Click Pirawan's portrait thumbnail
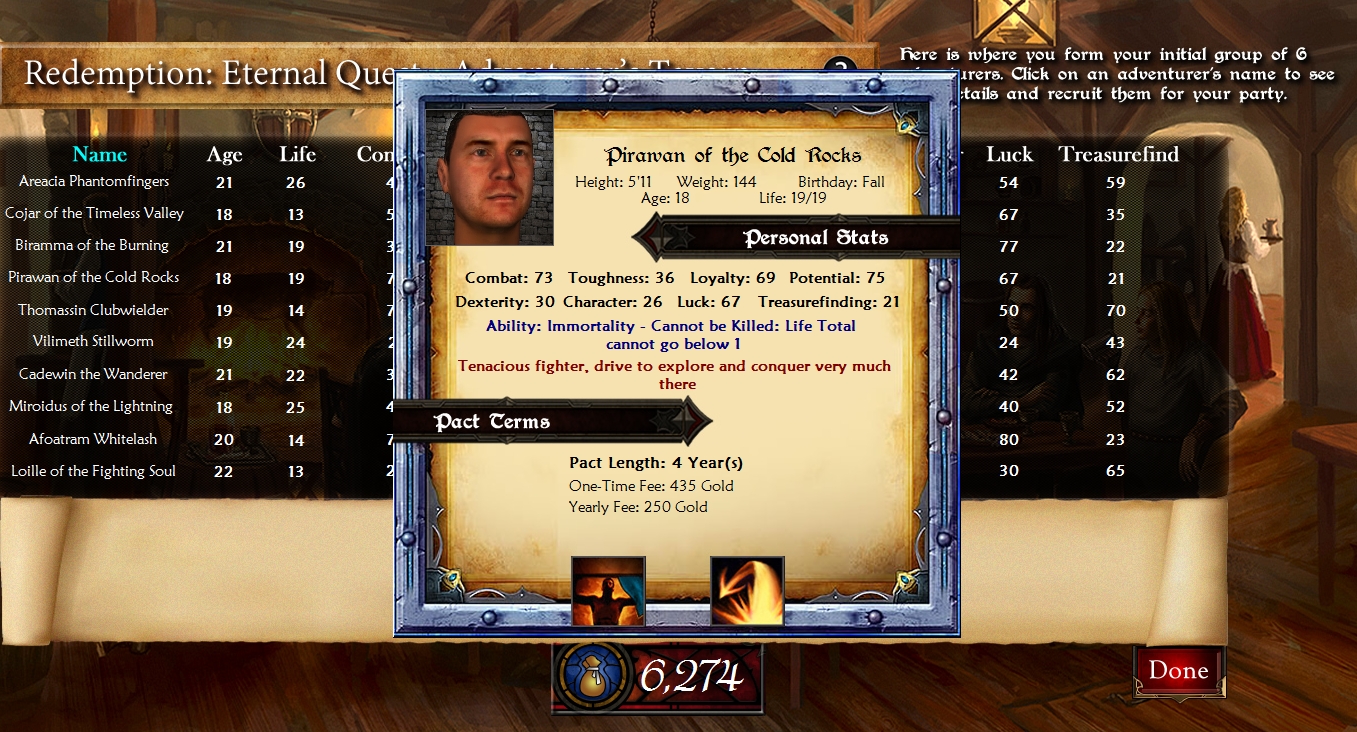The height and width of the screenshot is (732, 1357). point(489,179)
